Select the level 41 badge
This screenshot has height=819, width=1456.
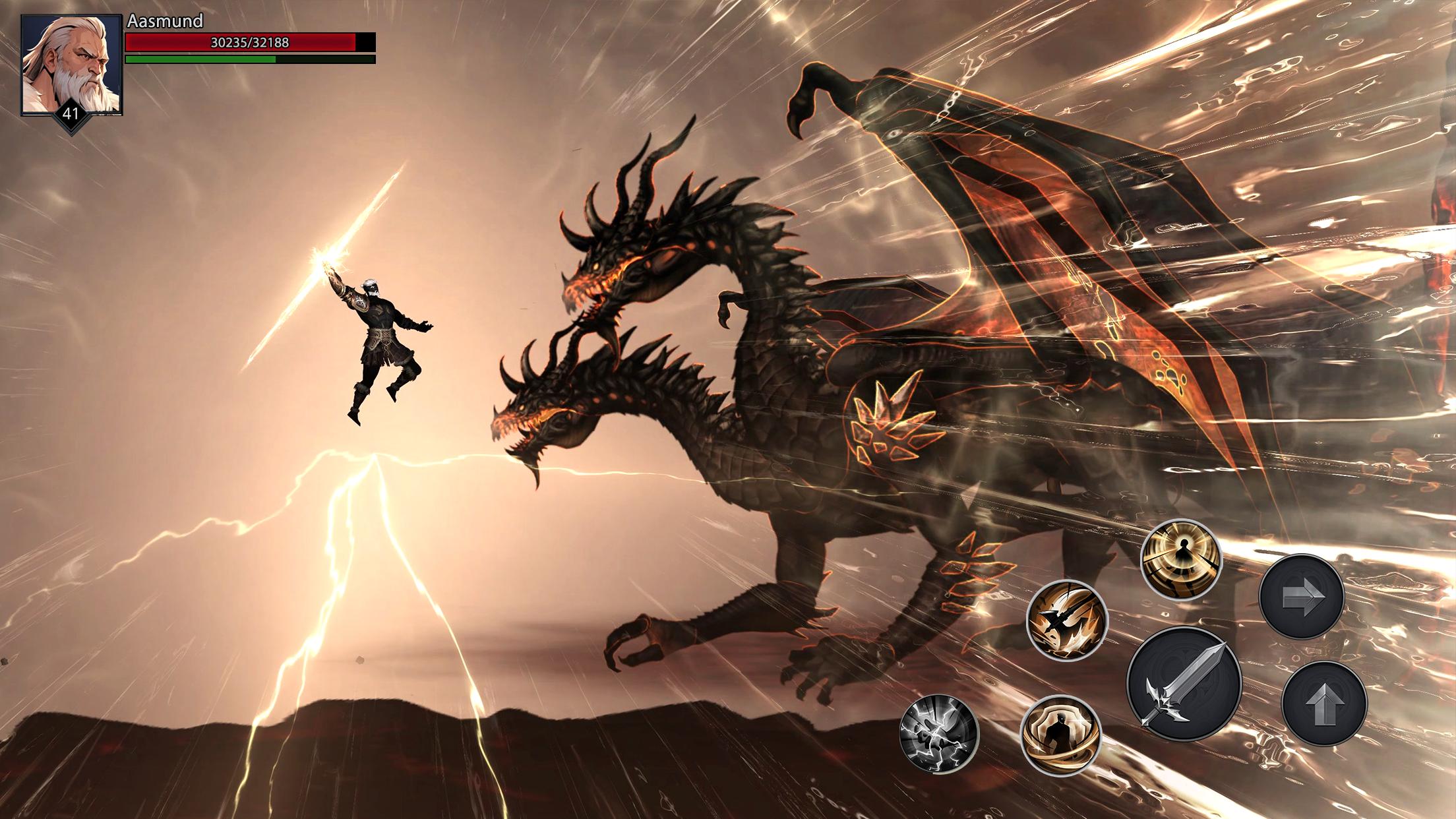pyautogui.click(x=70, y=115)
